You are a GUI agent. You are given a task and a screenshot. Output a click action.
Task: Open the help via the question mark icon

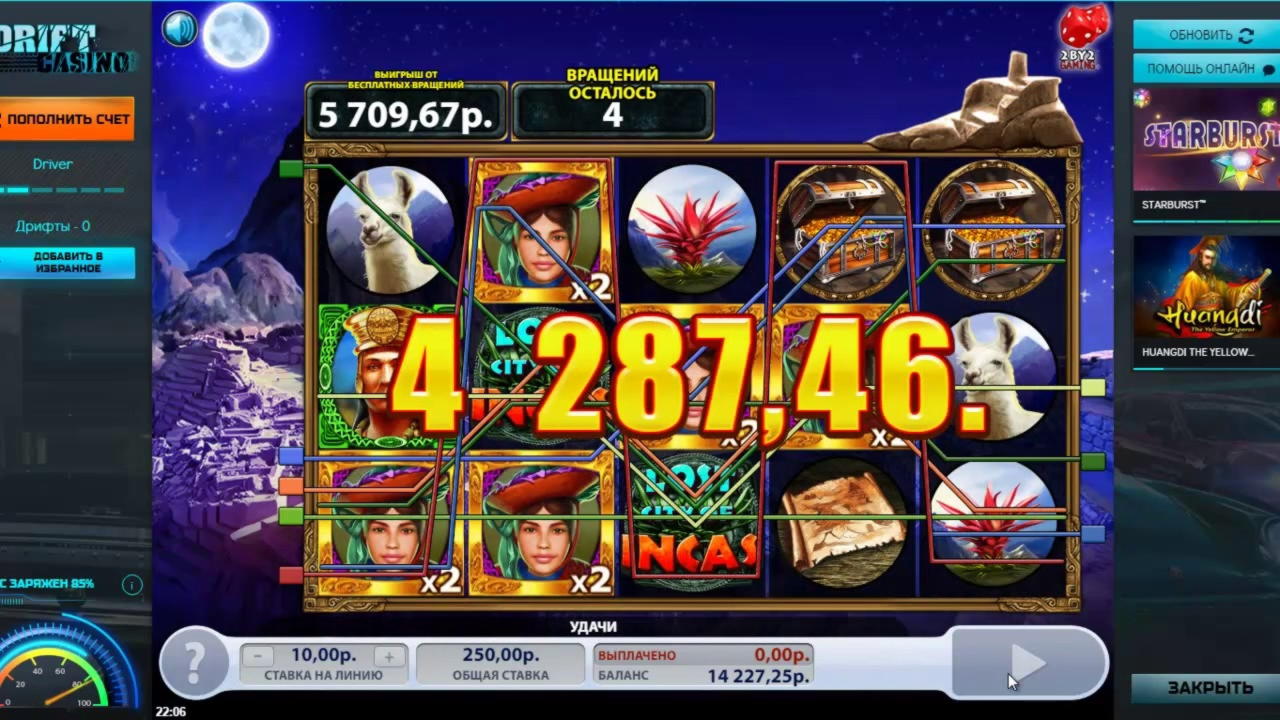point(194,663)
